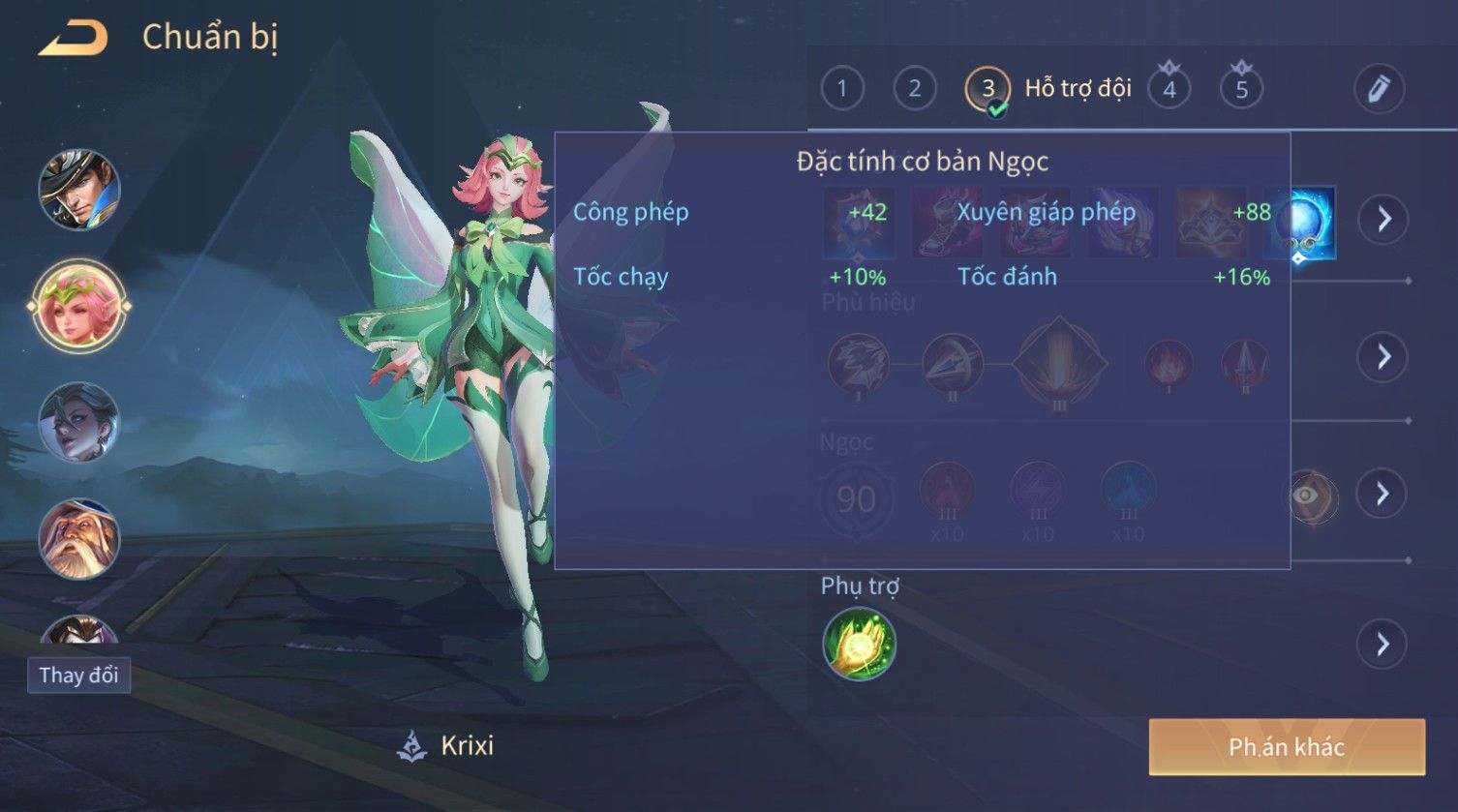
Task: Select loadout preset 1
Action: click(841, 89)
